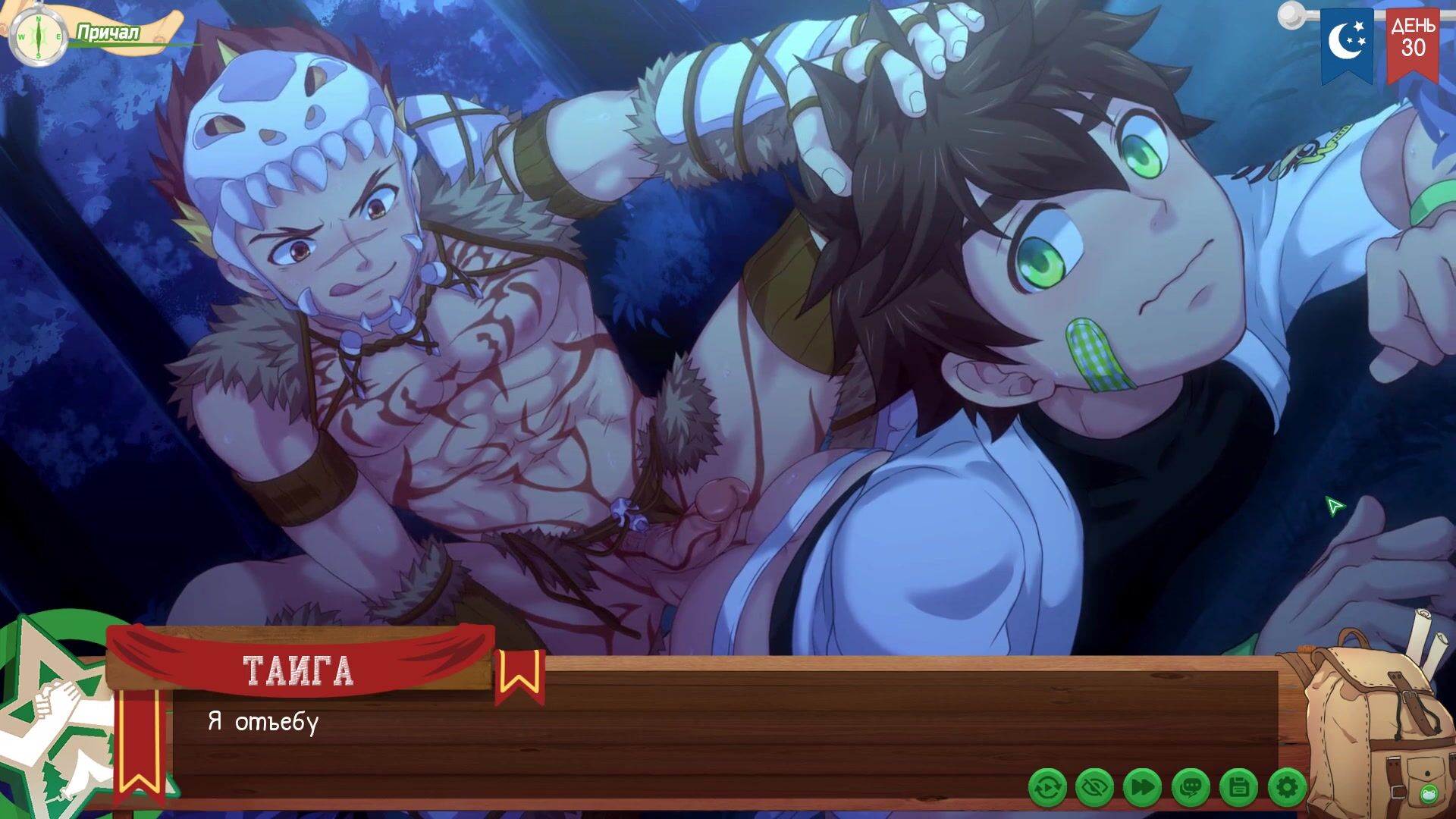
Task: Click the День 30 day counter banner
Action: [x=1413, y=42]
